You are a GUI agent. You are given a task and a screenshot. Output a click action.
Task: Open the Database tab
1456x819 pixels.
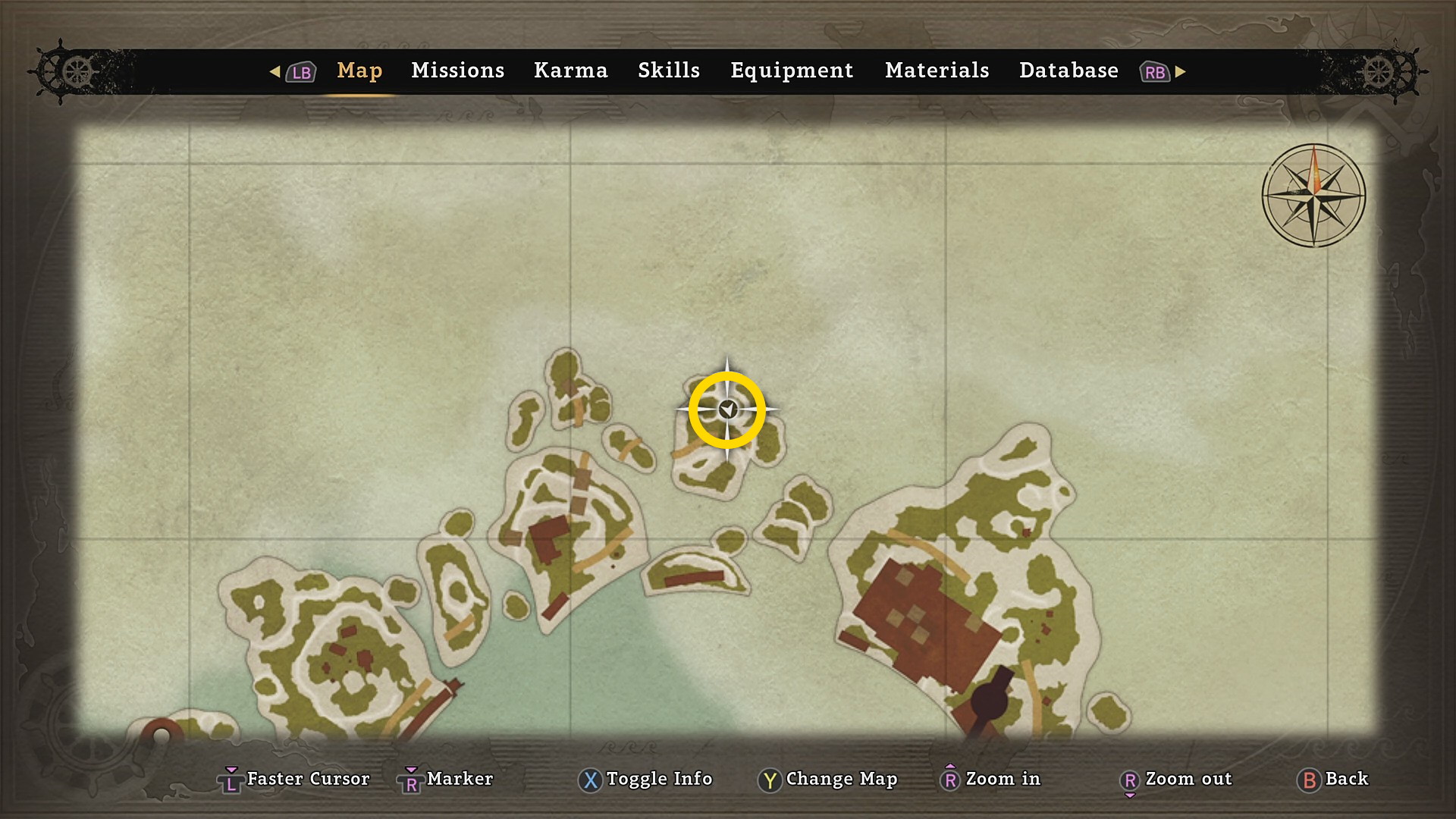click(x=1068, y=71)
